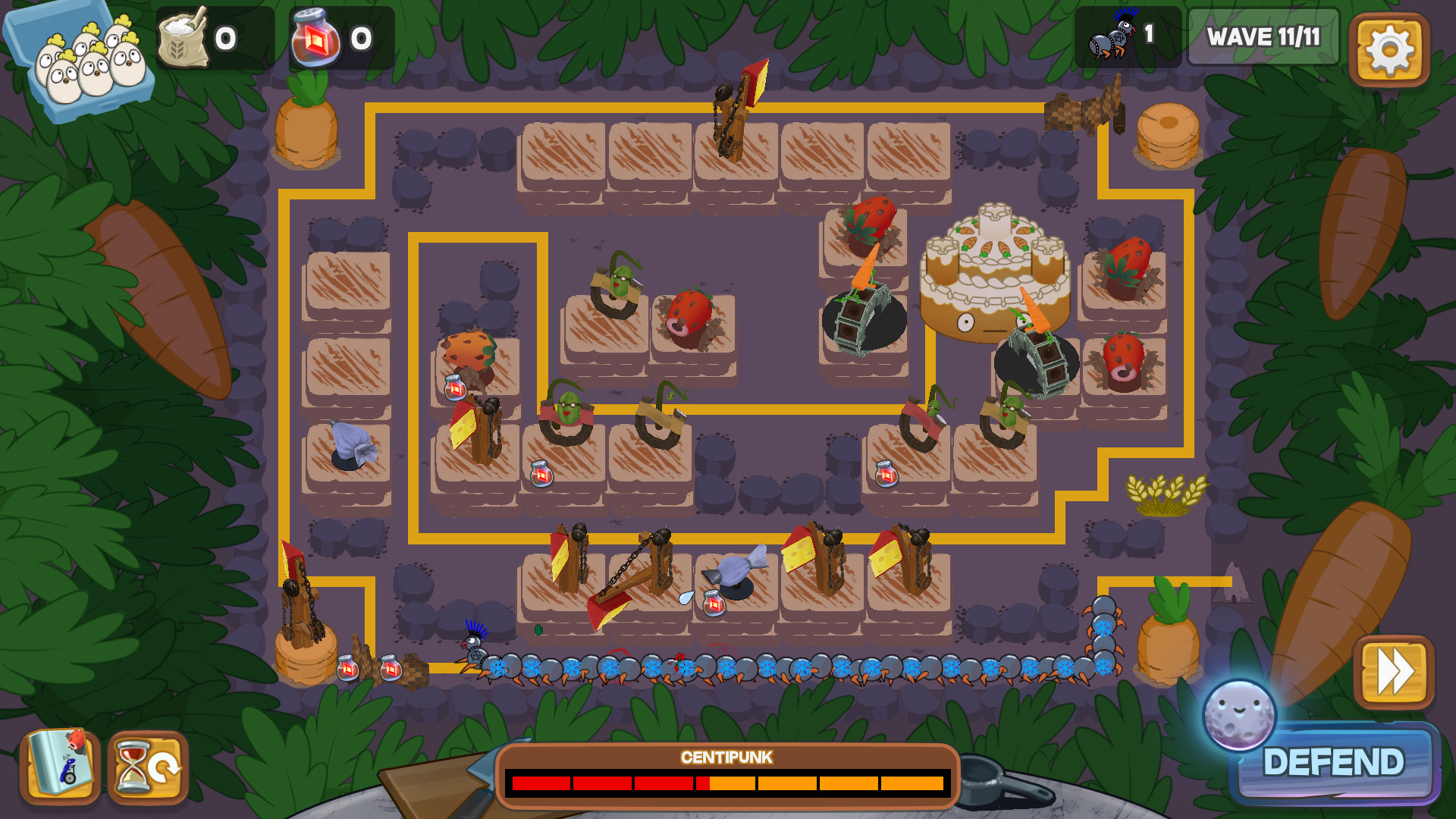
Task: Pick up a potion jar on the battlefield
Action: [x=542, y=475]
